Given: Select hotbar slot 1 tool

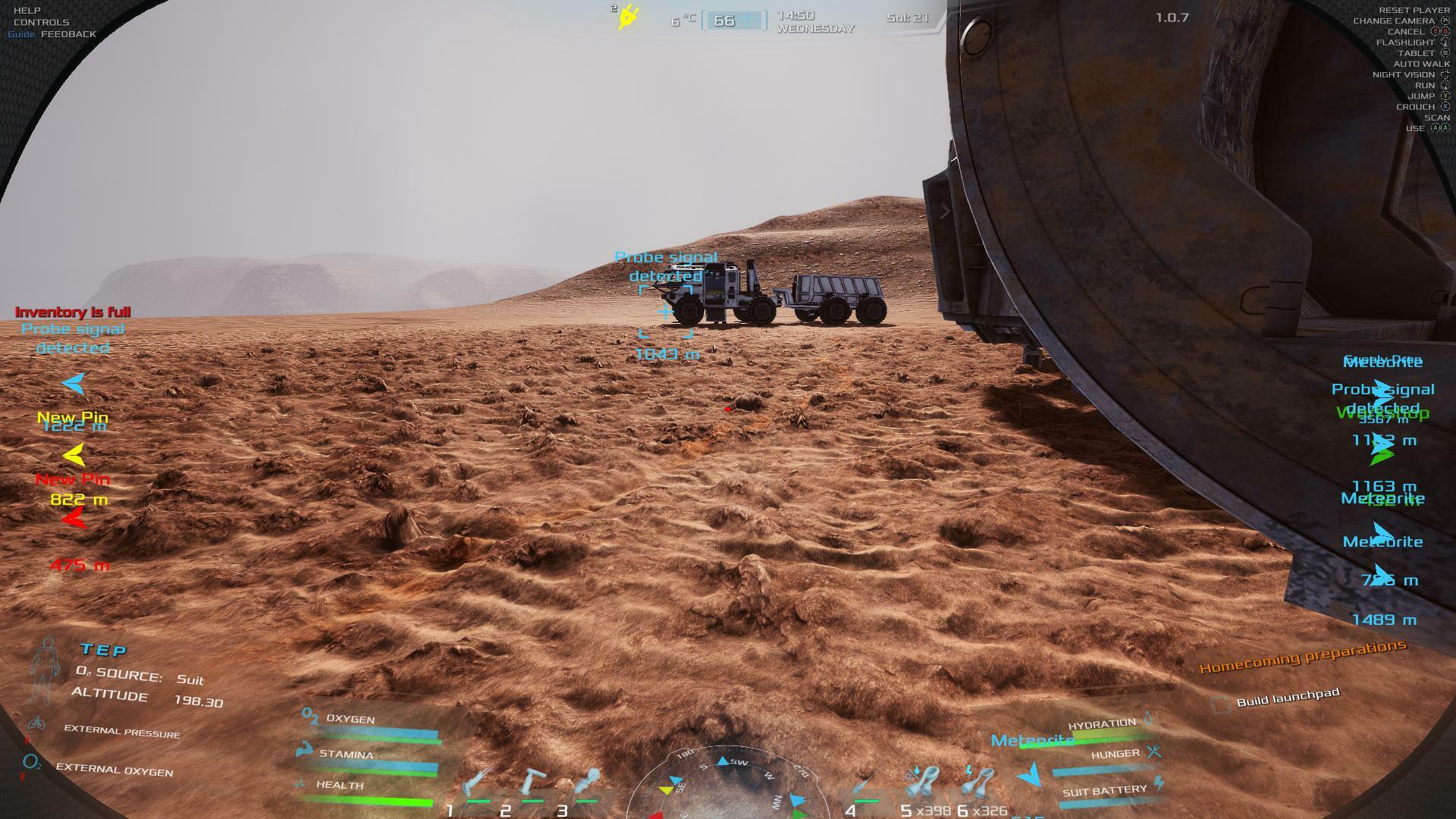Looking at the screenshot, I should click(x=476, y=785).
